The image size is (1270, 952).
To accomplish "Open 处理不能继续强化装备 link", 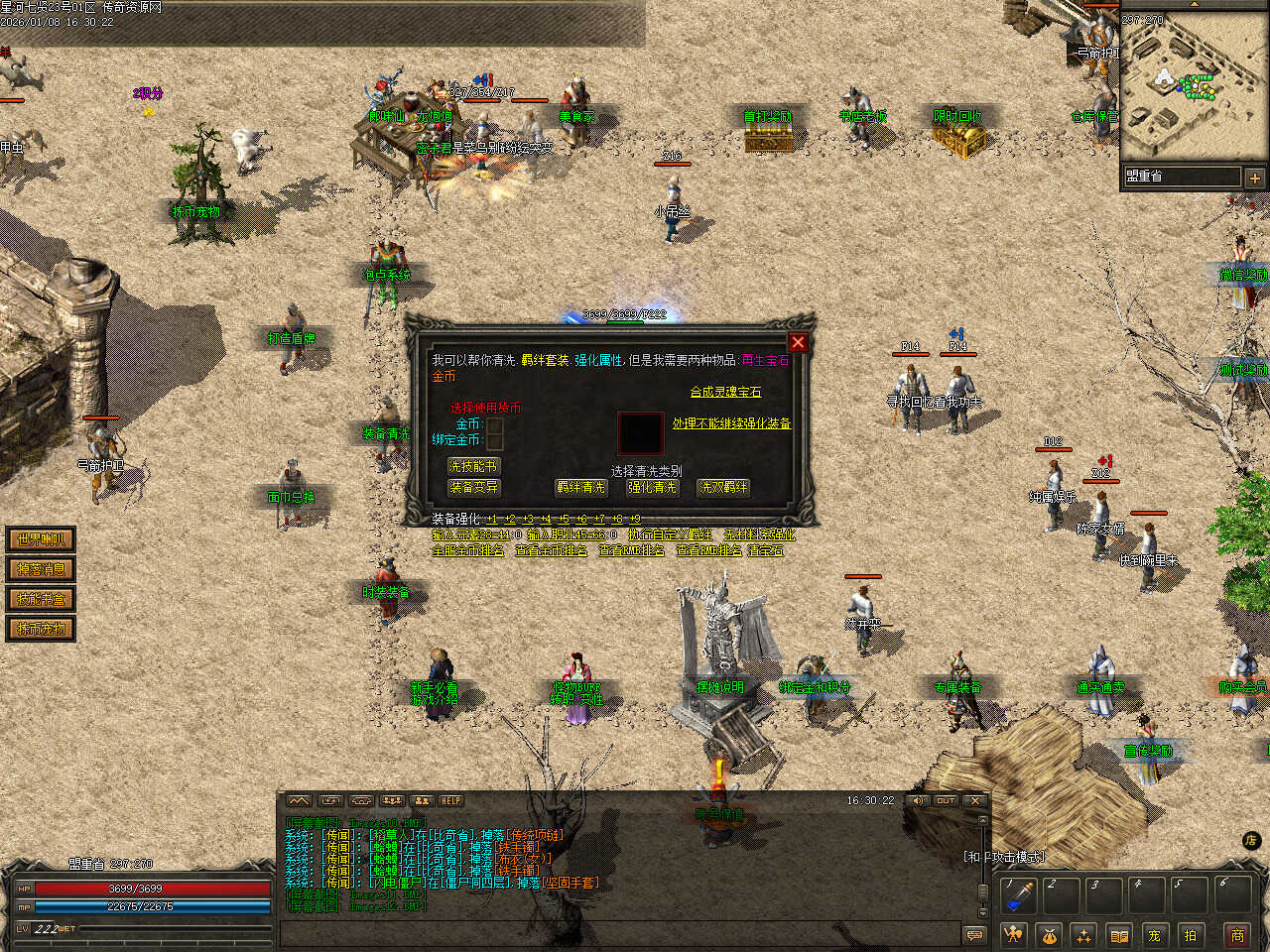I will pyautogui.click(x=731, y=423).
